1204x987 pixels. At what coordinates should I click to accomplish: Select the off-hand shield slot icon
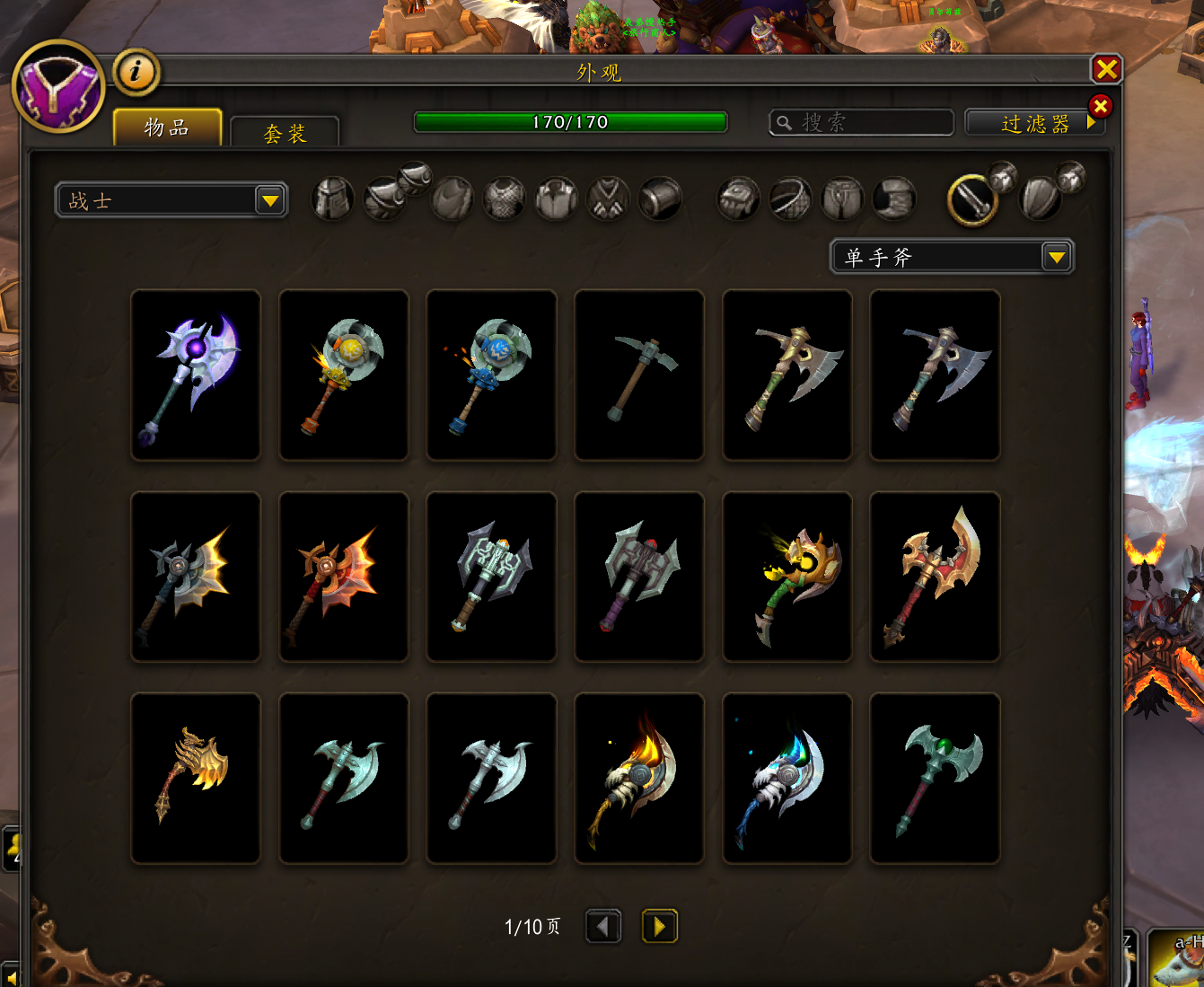1040,198
